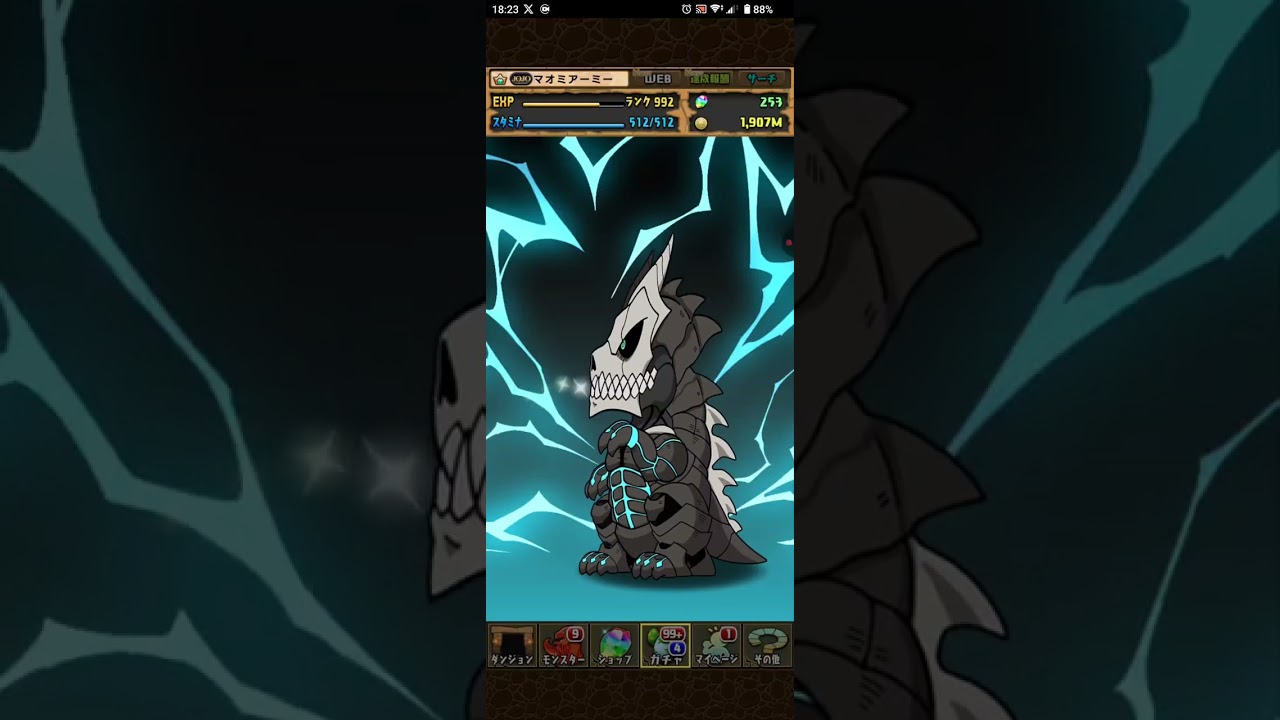Open the player name panel マオミアーミー
Screen dimensions: 1280x720
pyautogui.click(x=559, y=78)
